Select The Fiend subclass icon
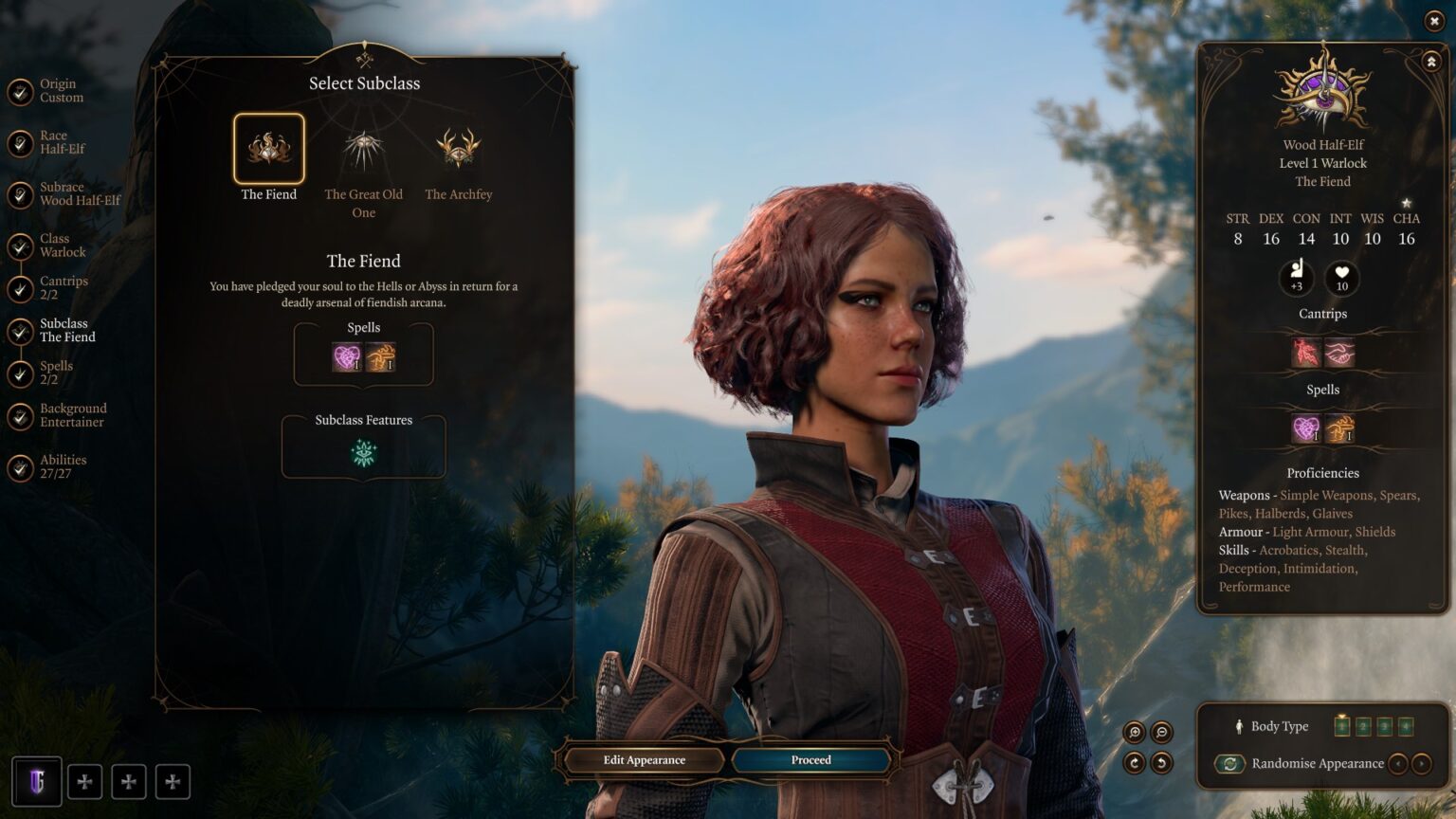The width and height of the screenshot is (1456, 819). [268, 147]
